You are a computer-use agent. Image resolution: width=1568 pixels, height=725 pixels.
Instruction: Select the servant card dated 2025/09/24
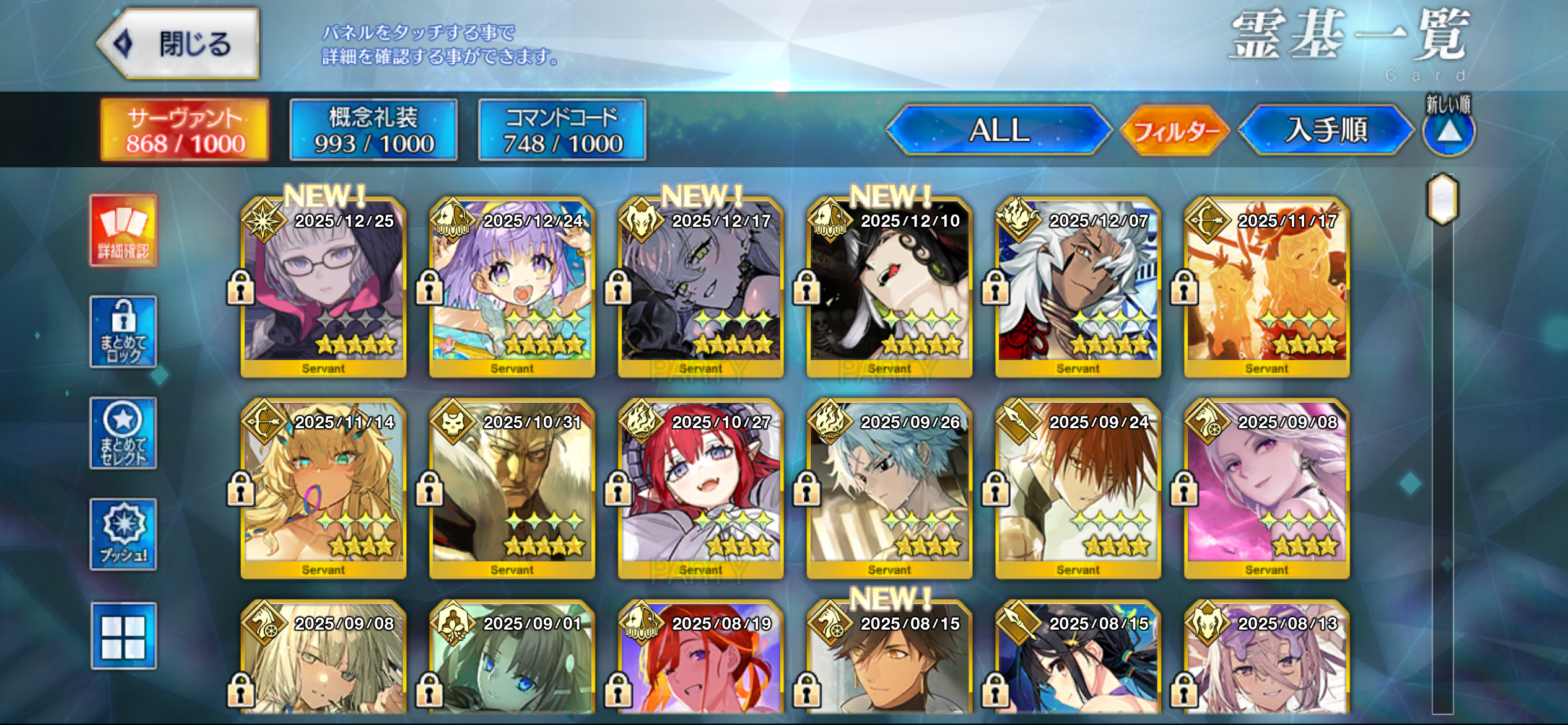1078,490
